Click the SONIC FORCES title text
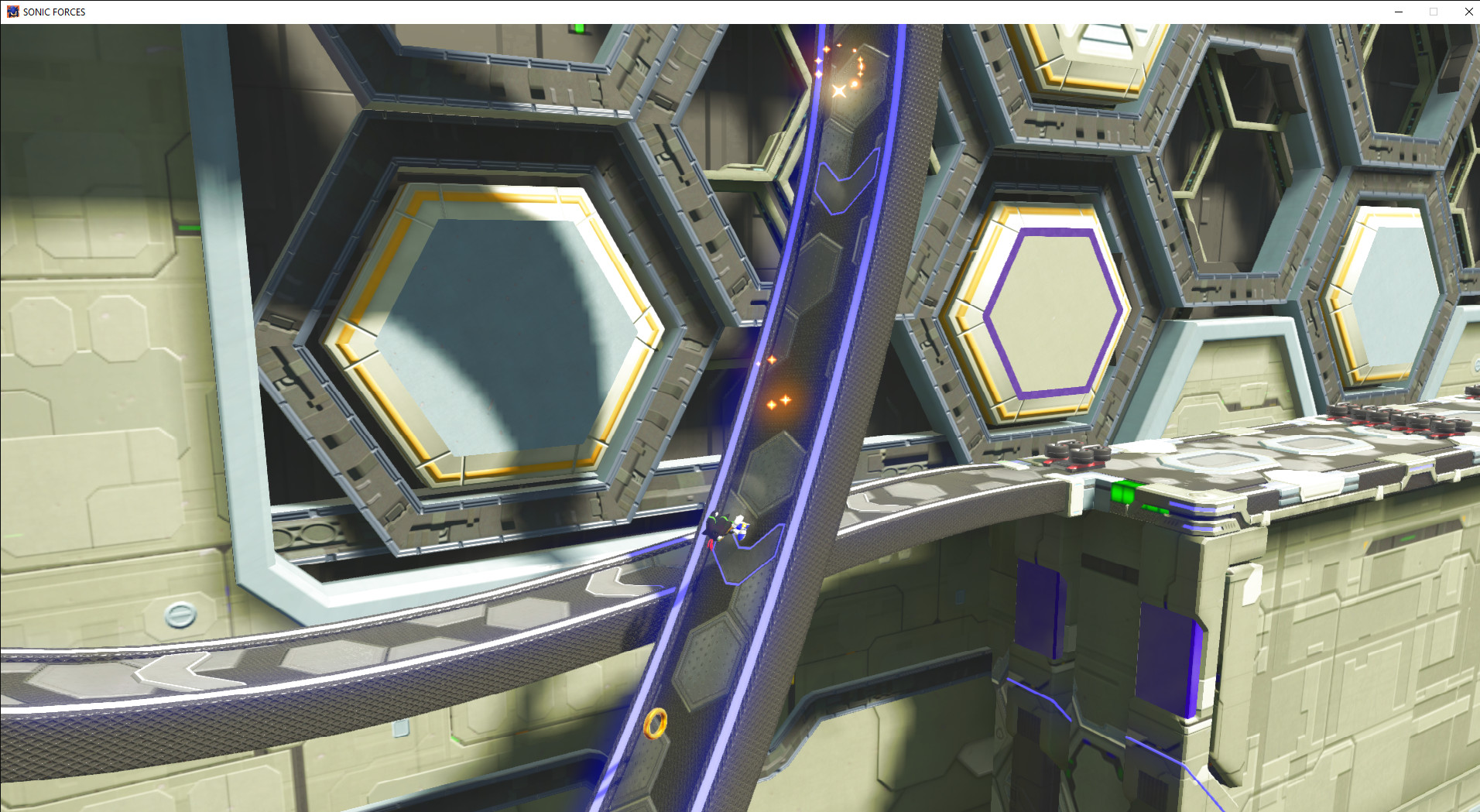This screenshot has width=1480, height=812. (x=53, y=12)
